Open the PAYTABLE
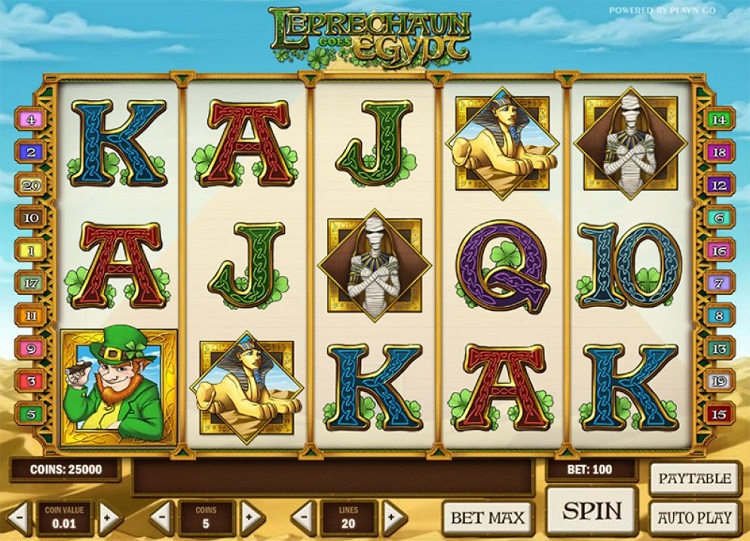 tap(694, 479)
